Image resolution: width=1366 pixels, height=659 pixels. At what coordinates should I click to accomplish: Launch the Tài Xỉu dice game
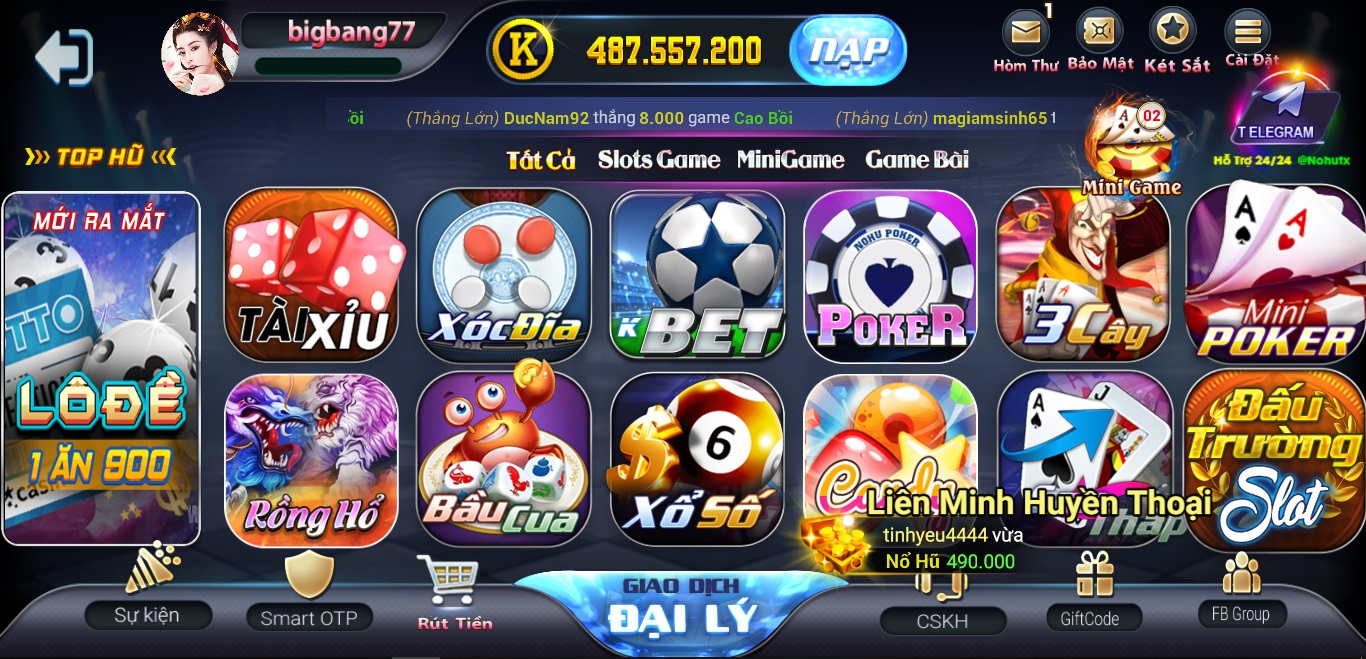(311, 275)
